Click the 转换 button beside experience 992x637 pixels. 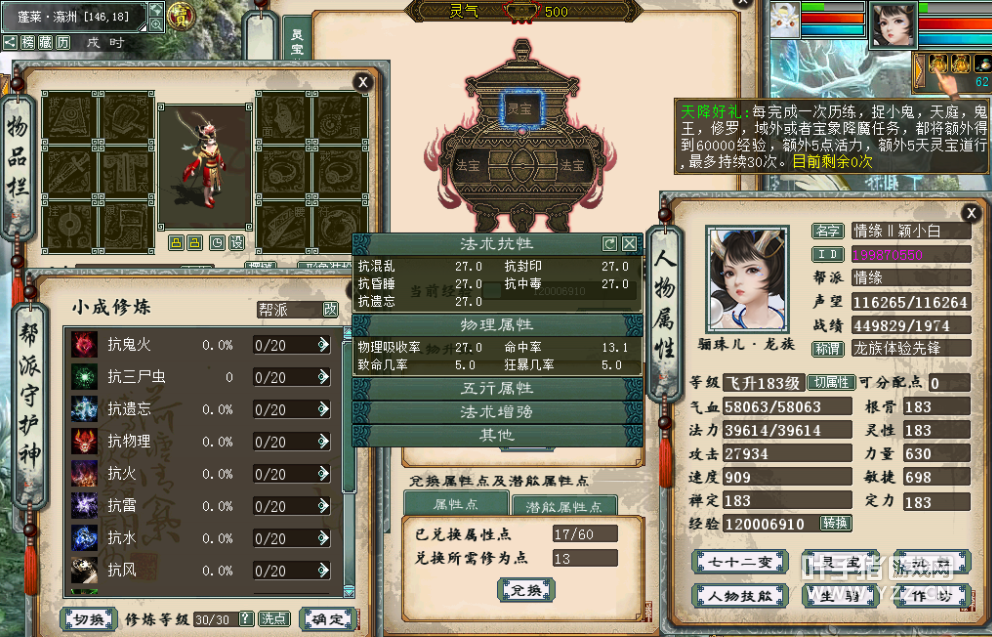point(836,523)
